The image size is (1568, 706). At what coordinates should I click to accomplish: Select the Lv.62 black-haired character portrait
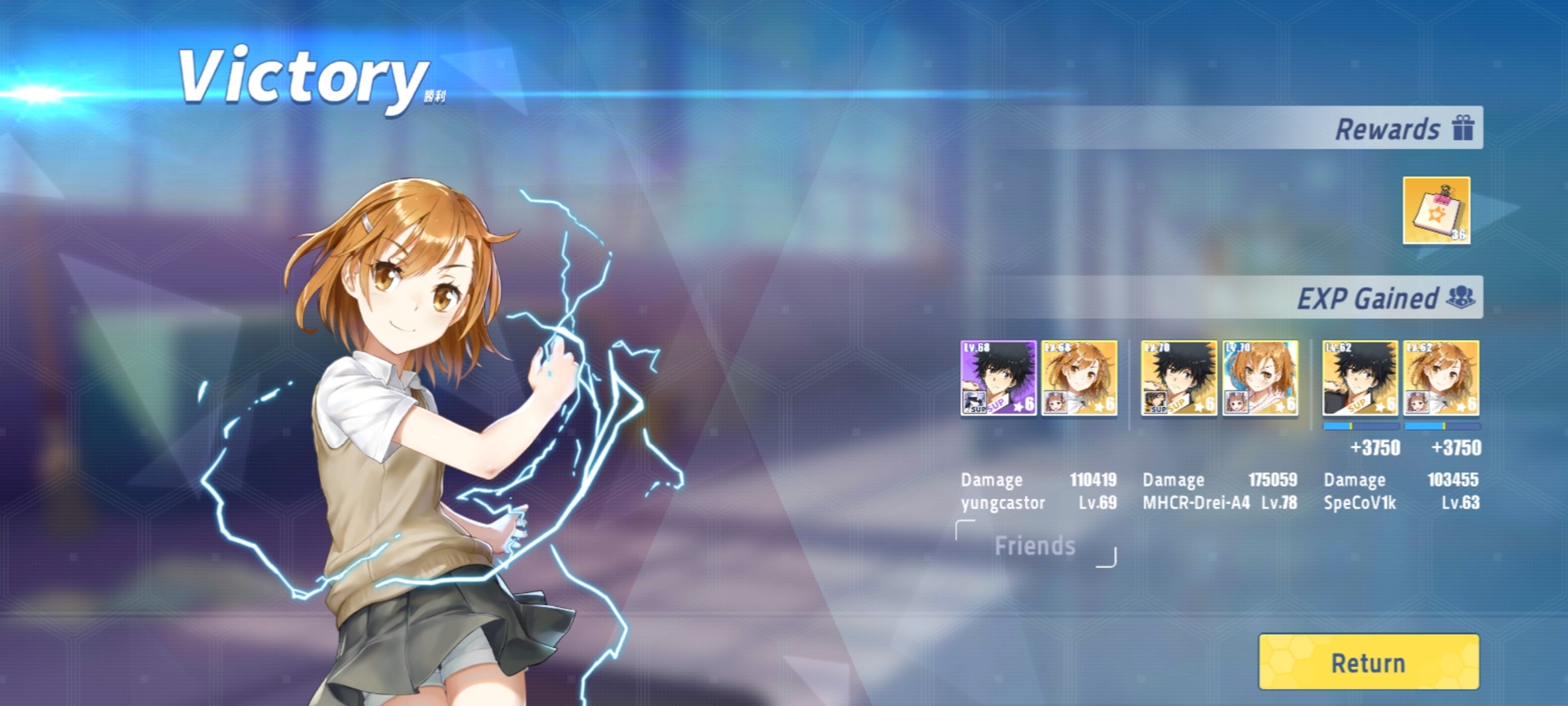pos(1360,378)
